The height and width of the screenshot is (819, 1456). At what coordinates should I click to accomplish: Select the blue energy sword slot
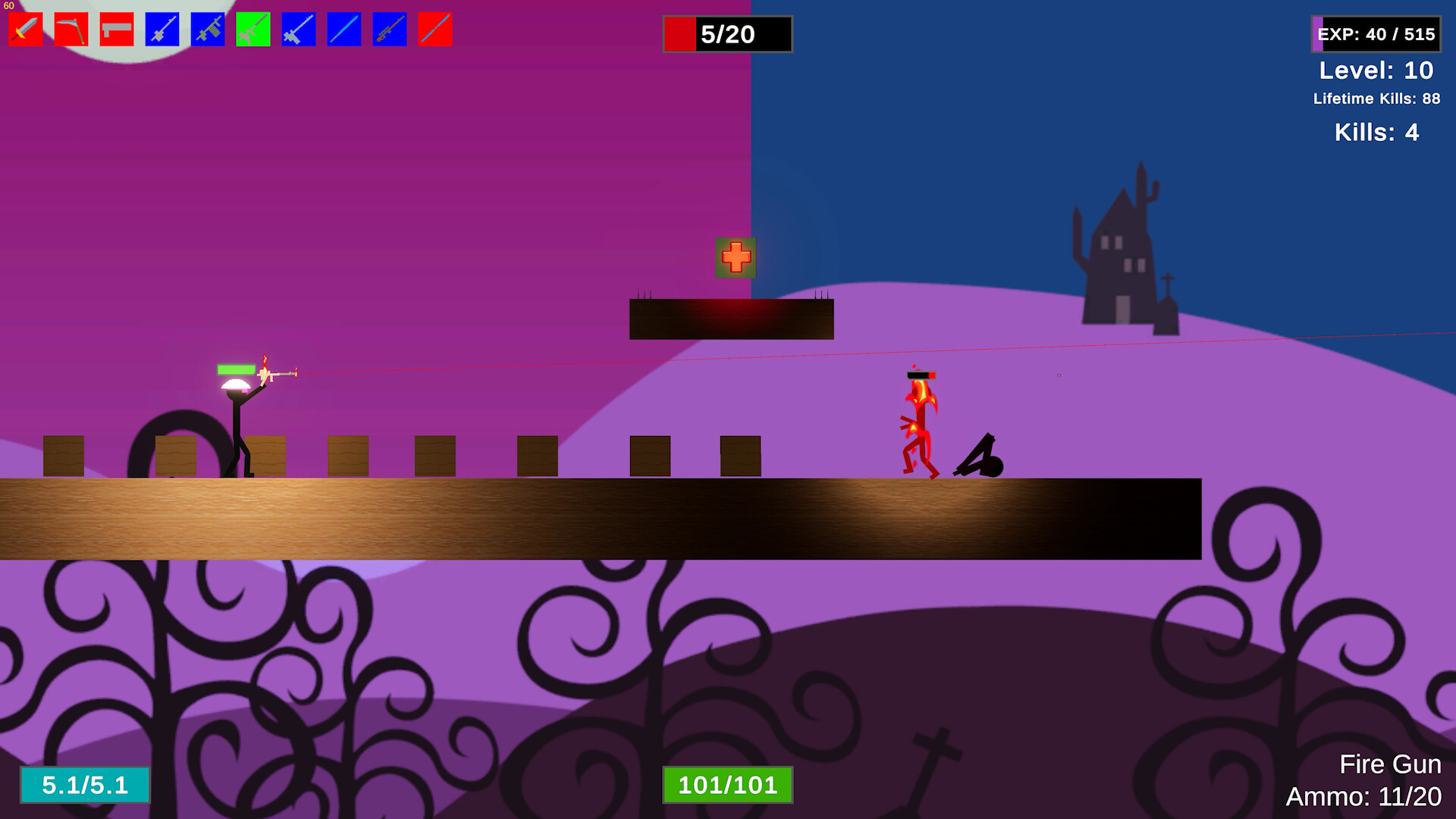pyautogui.click(x=343, y=29)
